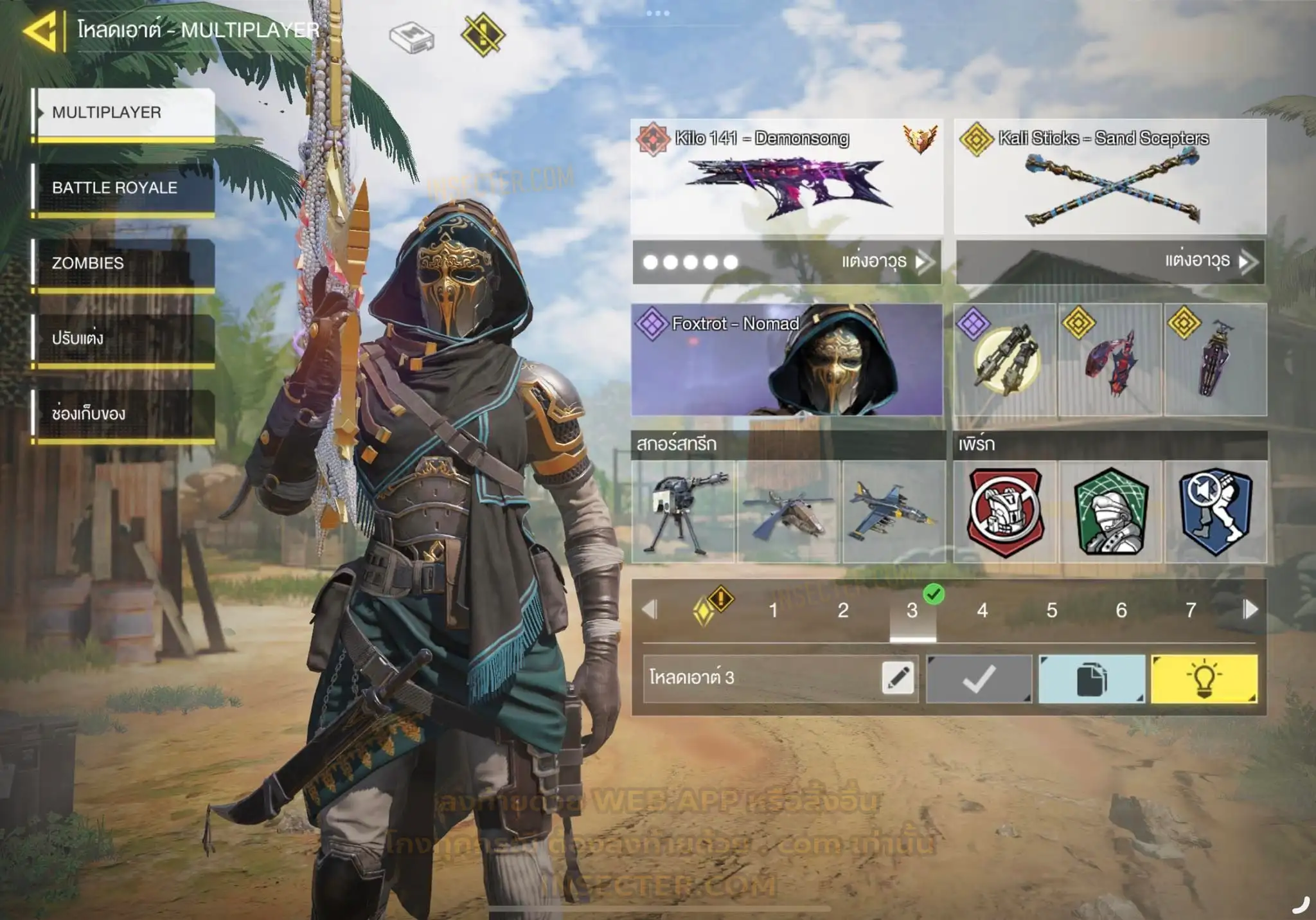The image size is (1316, 920).
Task: Go back with the yellow arrow button
Action: [41, 30]
